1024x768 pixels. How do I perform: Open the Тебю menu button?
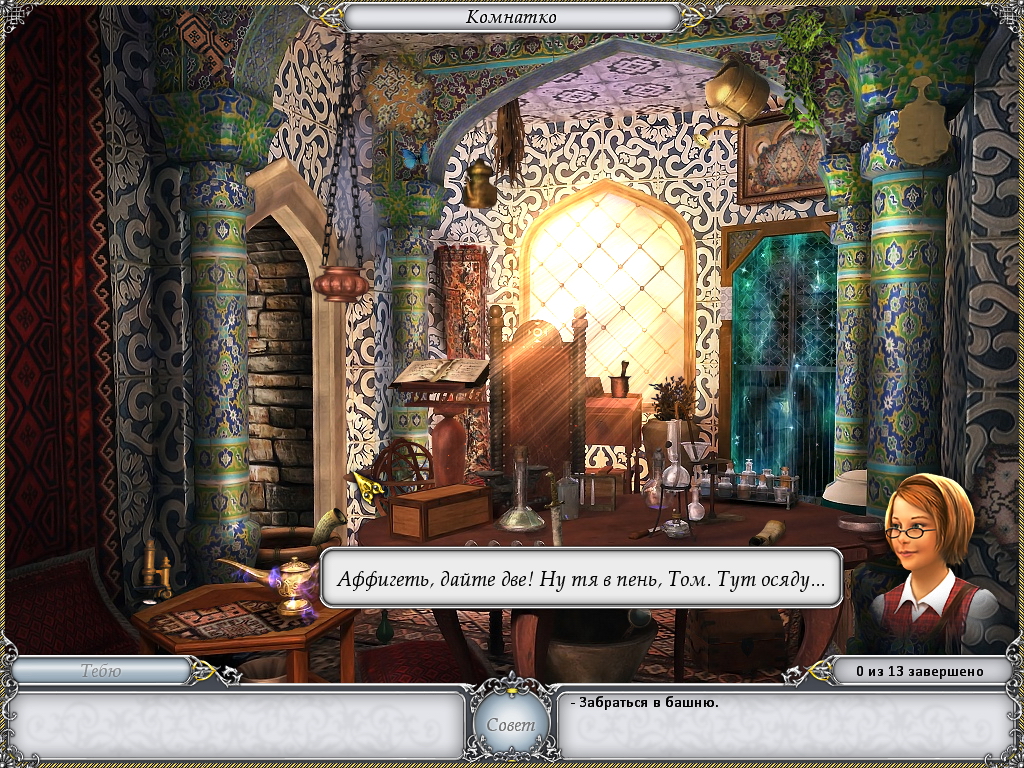pyautogui.click(x=101, y=671)
